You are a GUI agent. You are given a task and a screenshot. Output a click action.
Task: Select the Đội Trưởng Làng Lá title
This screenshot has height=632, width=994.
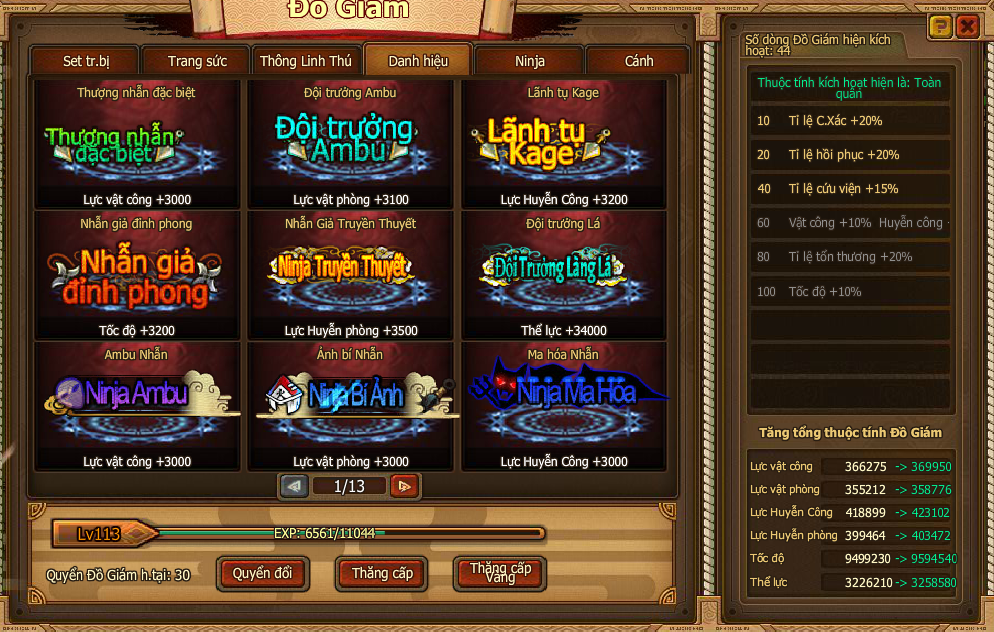click(563, 276)
